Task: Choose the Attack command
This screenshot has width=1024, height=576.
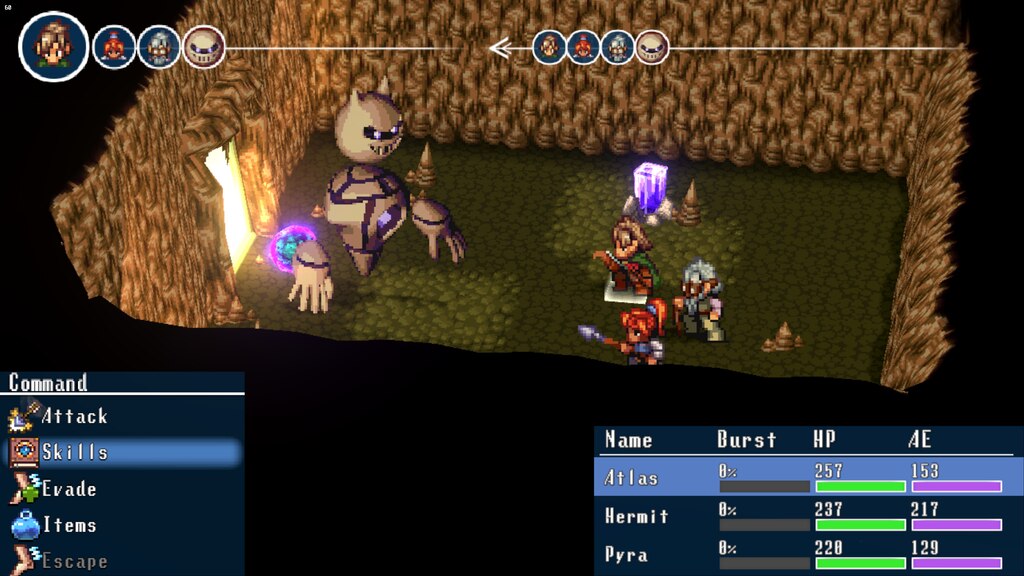Action: [x=74, y=416]
